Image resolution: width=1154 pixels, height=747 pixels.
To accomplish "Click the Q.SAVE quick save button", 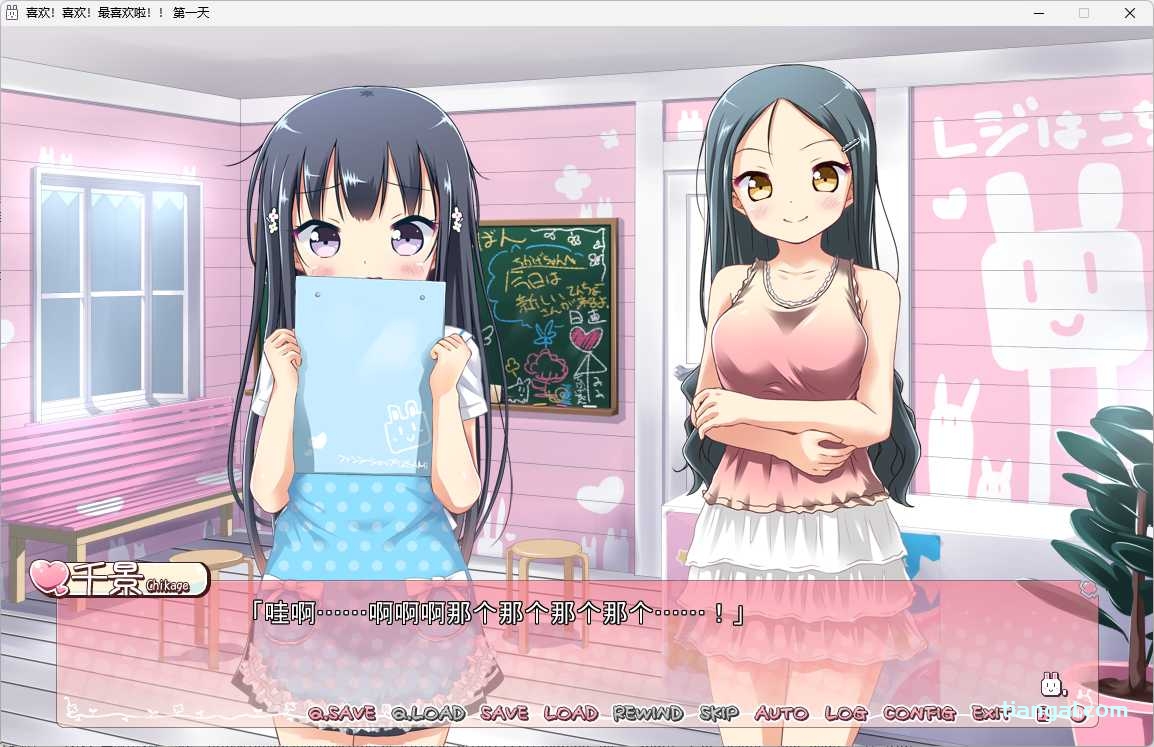I will [342, 713].
